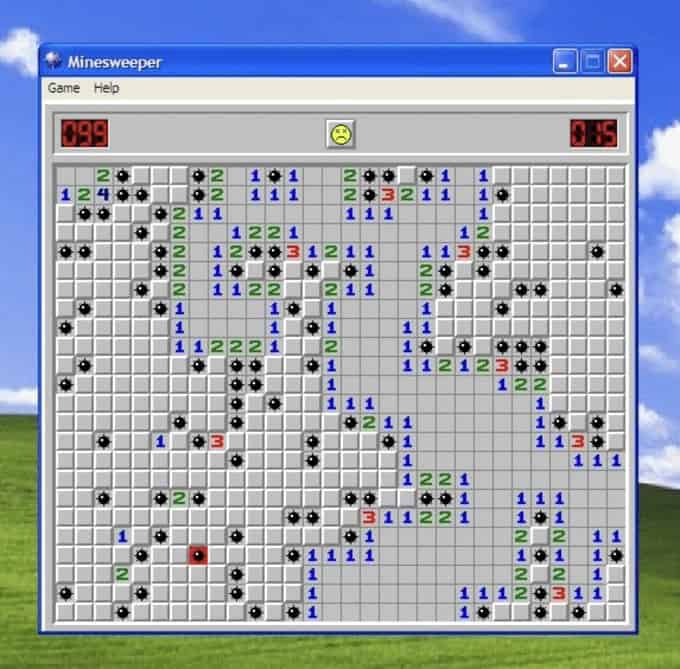Image resolution: width=680 pixels, height=669 pixels.
Task: Click the sad smiley face button
Action: (340, 133)
